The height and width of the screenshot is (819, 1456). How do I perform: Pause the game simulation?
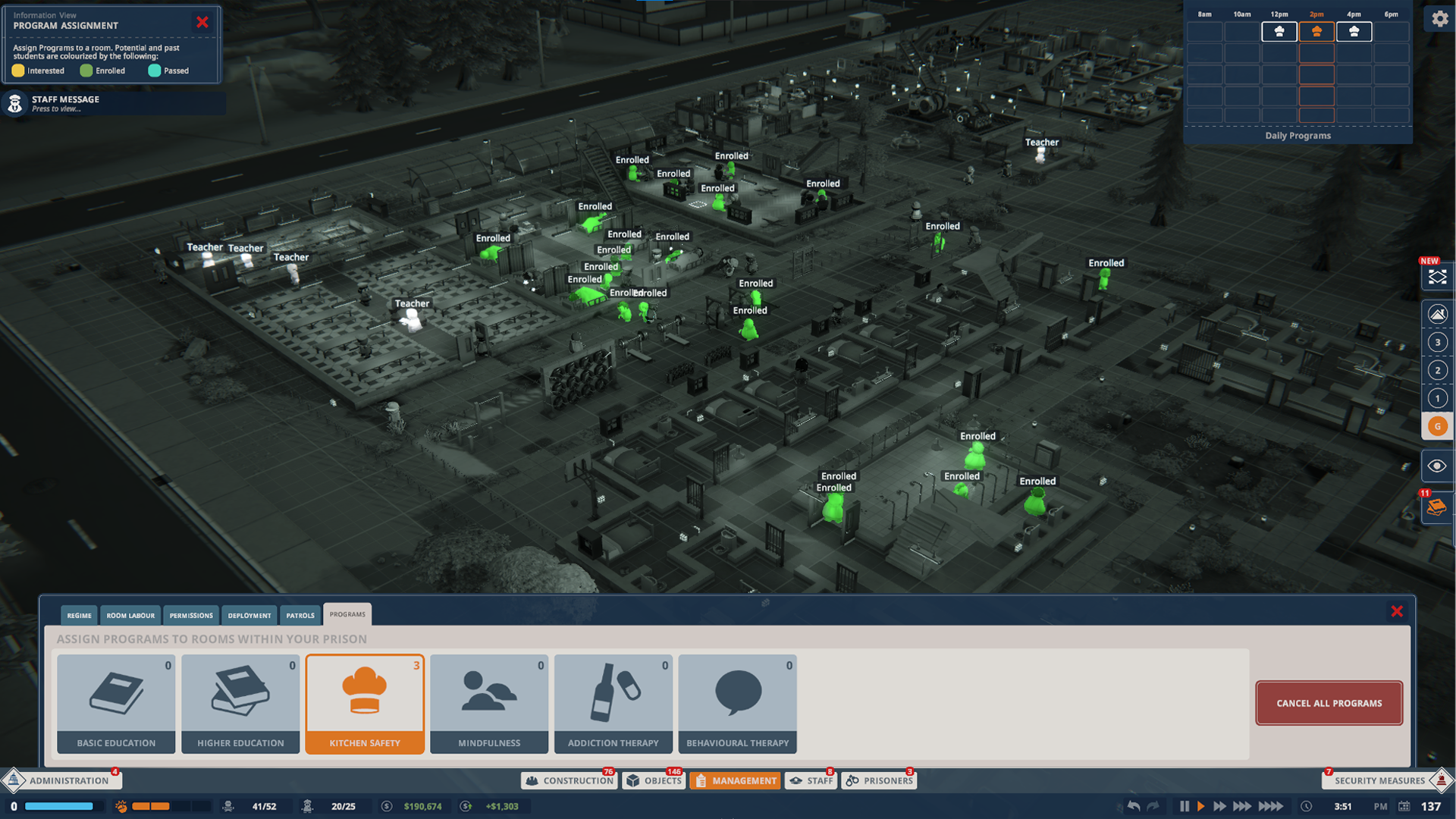(1185, 807)
